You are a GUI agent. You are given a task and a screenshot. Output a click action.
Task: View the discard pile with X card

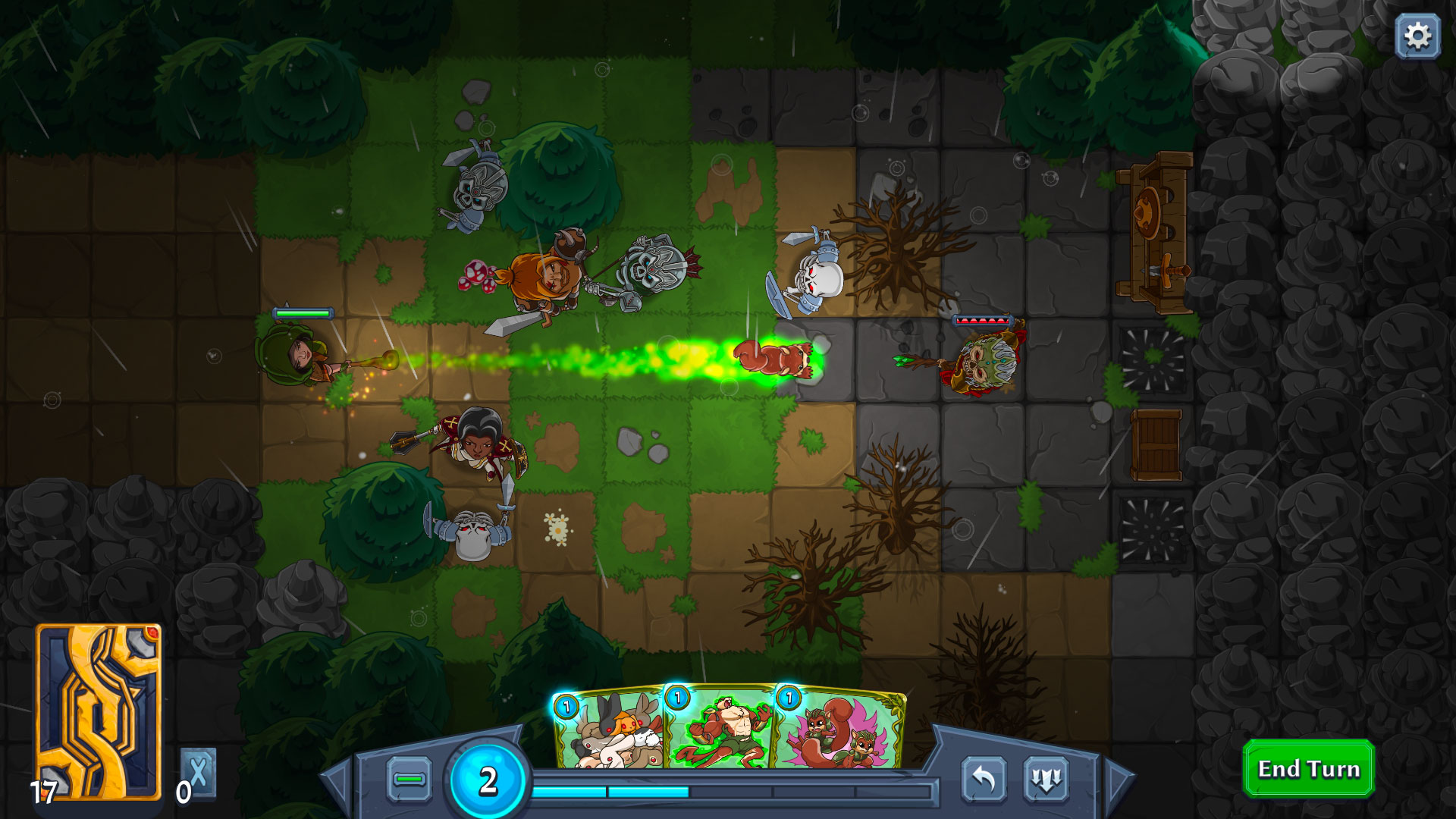point(199,773)
